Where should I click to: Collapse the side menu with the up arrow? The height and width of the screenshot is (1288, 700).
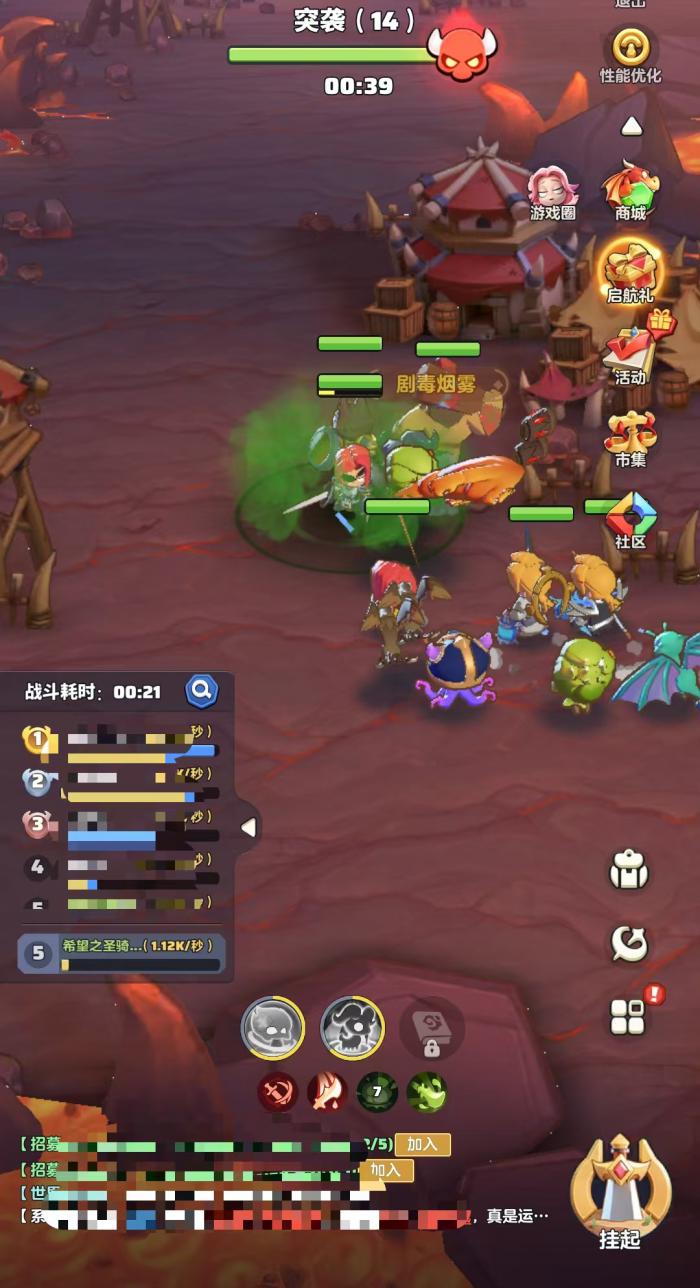tap(631, 127)
